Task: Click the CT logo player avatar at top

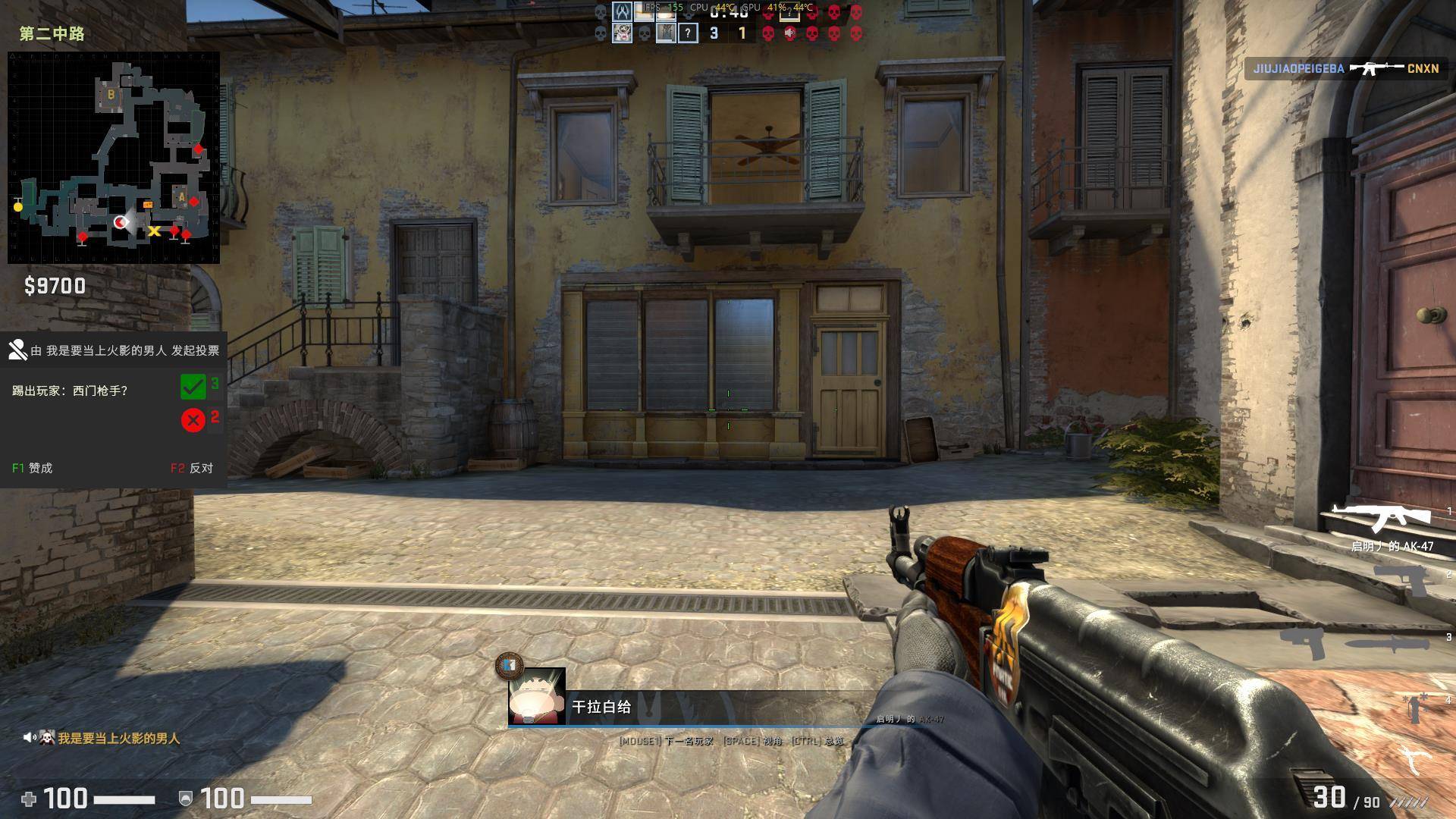Action: (x=622, y=12)
